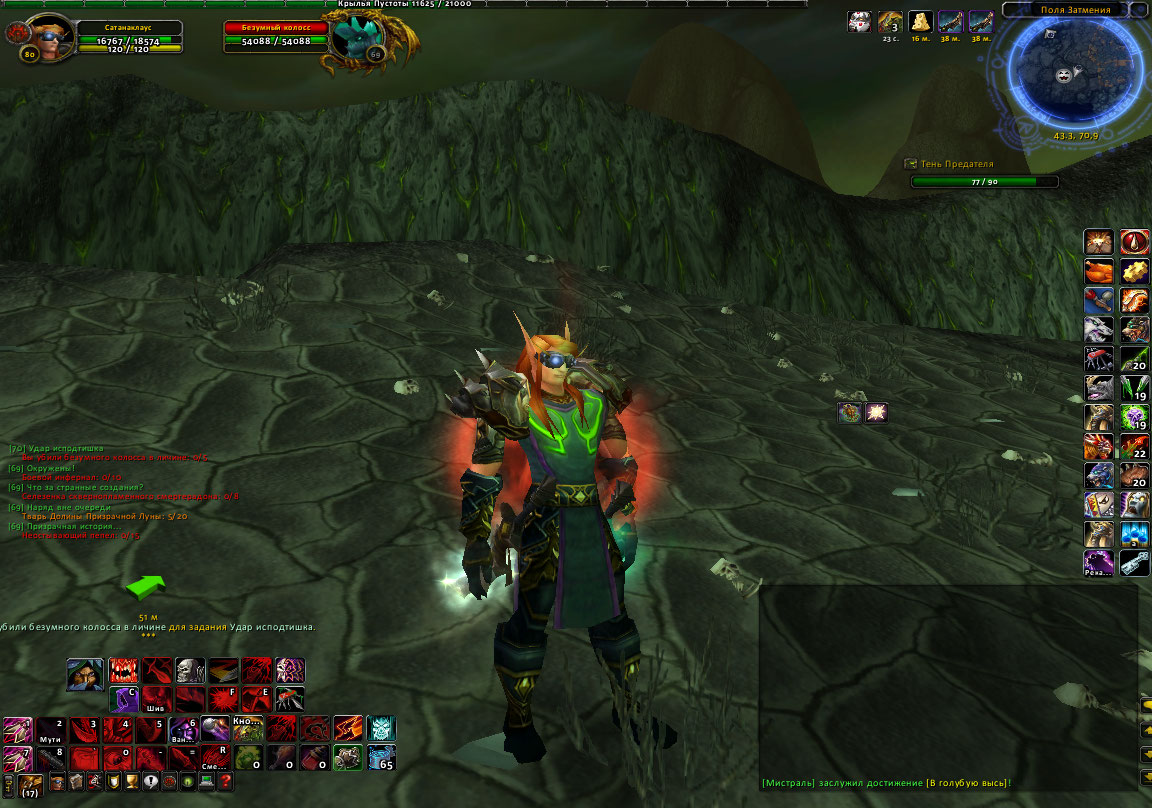Open the red question mark help menu
1152x808 pixels.
[x=225, y=782]
